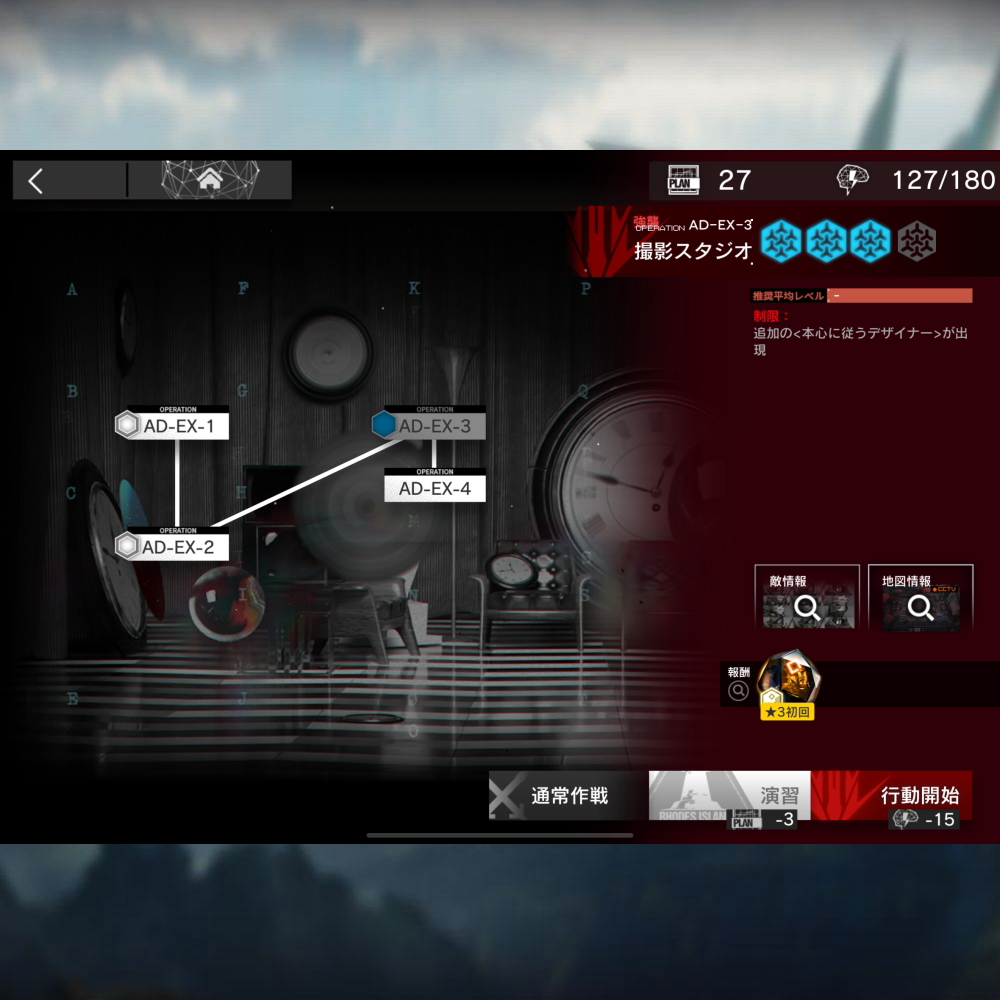The height and width of the screenshot is (1000, 1000).
Task: Open the home navigation menu
Action: 210,180
